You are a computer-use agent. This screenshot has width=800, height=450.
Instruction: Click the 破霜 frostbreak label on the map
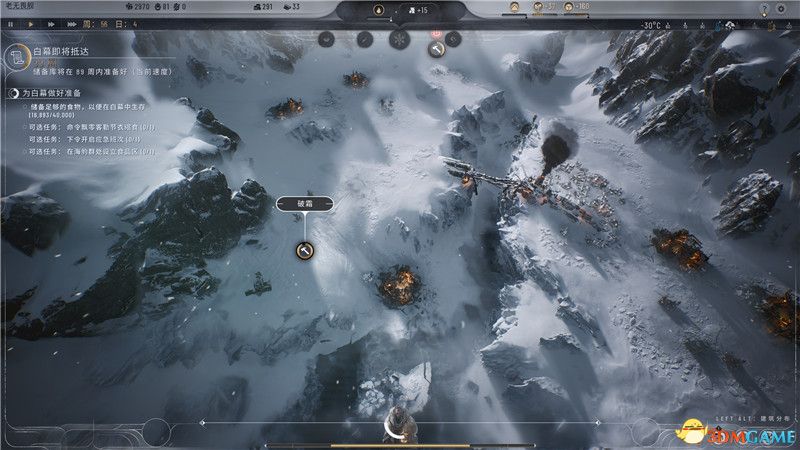click(304, 204)
